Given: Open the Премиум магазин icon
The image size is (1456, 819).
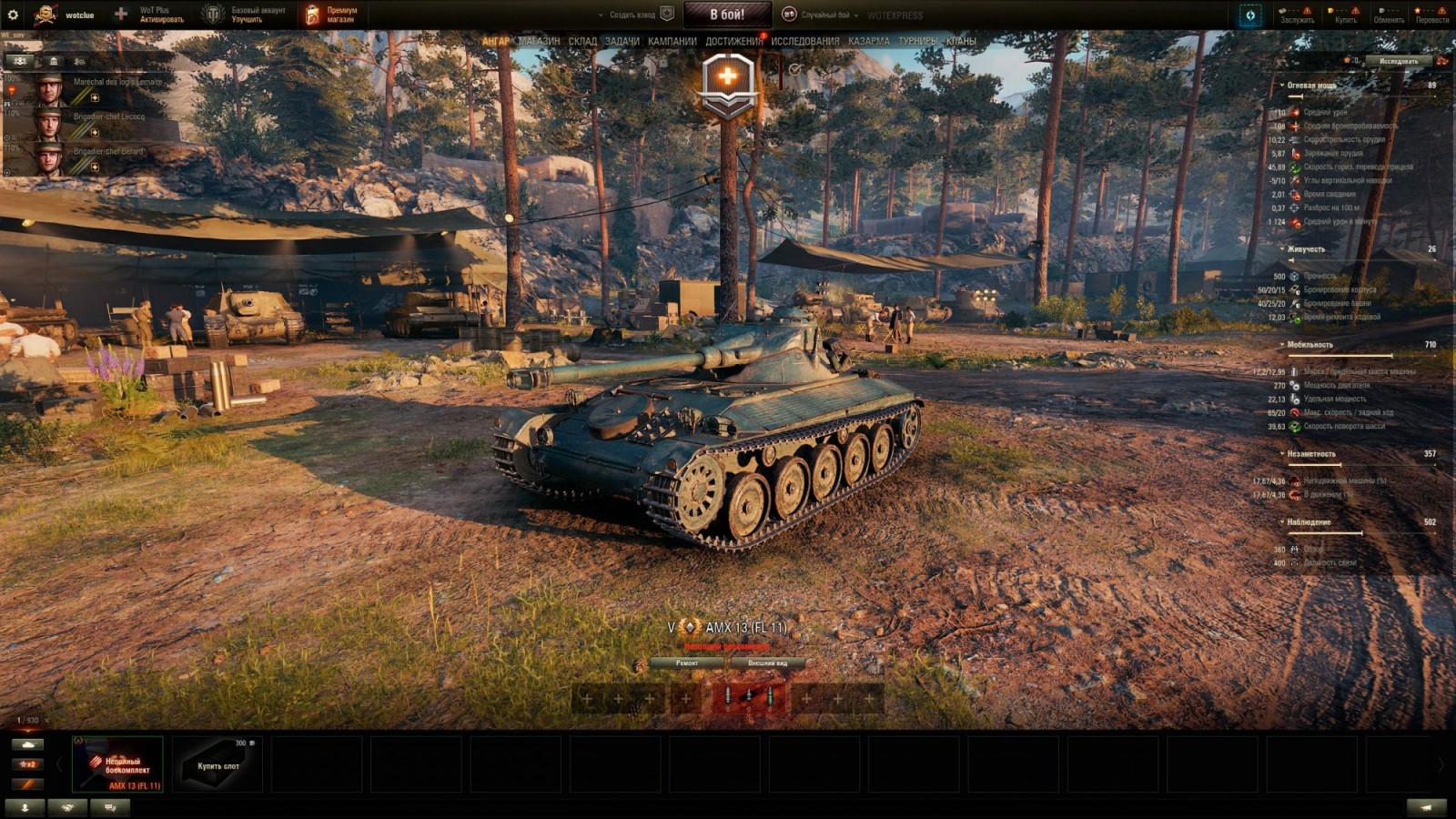Looking at the screenshot, I should point(312,15).
